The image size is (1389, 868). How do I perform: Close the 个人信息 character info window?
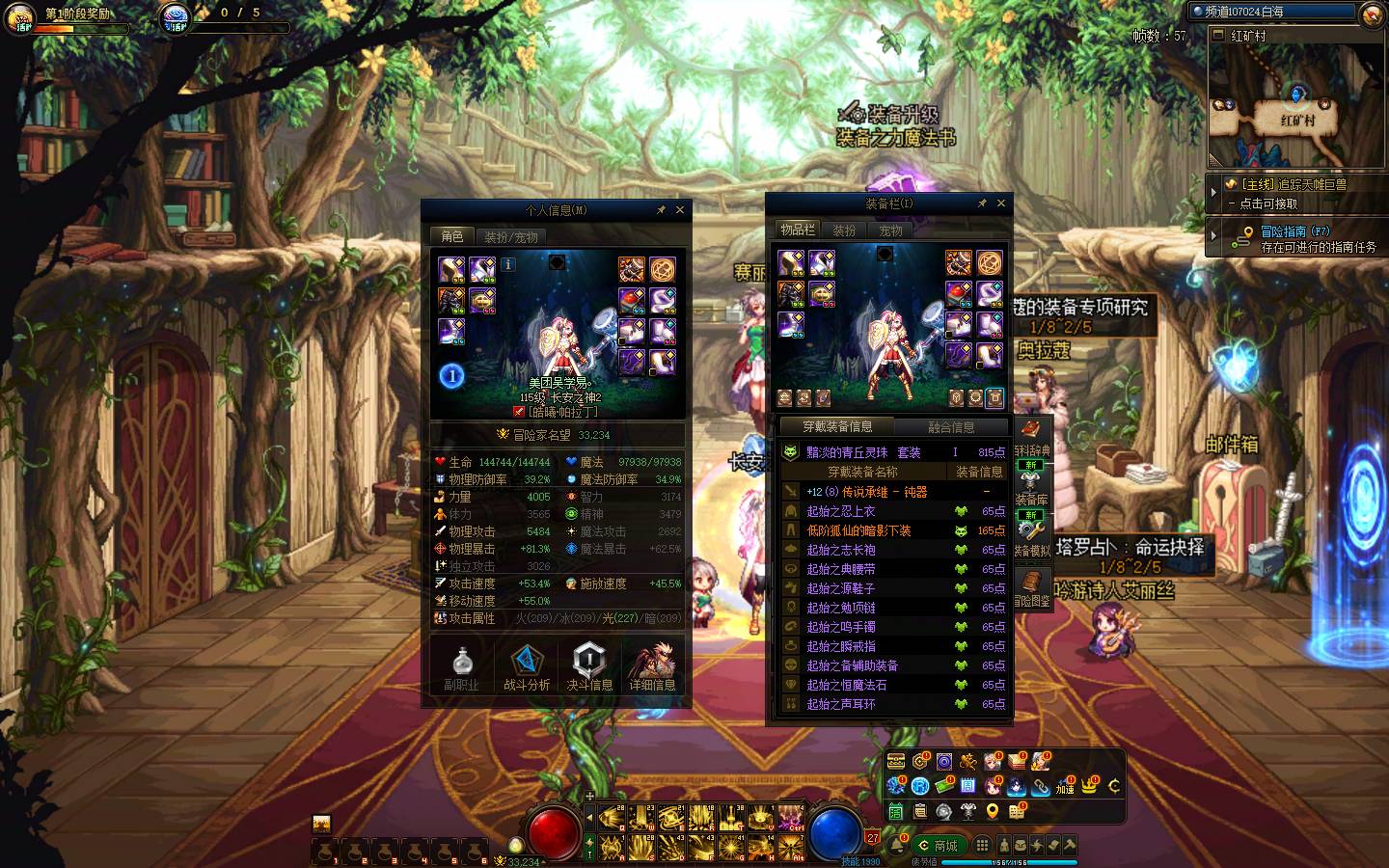click(x=680, y=209)
